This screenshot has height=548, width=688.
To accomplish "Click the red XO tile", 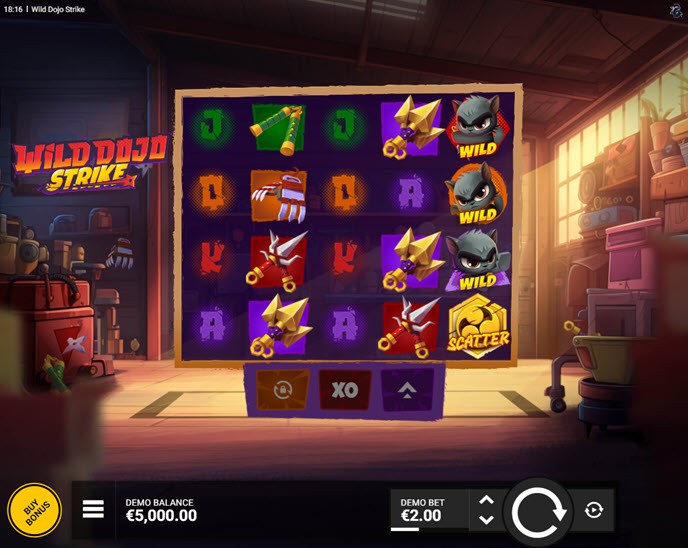I will pyautogui.click(x=345, y=390).
